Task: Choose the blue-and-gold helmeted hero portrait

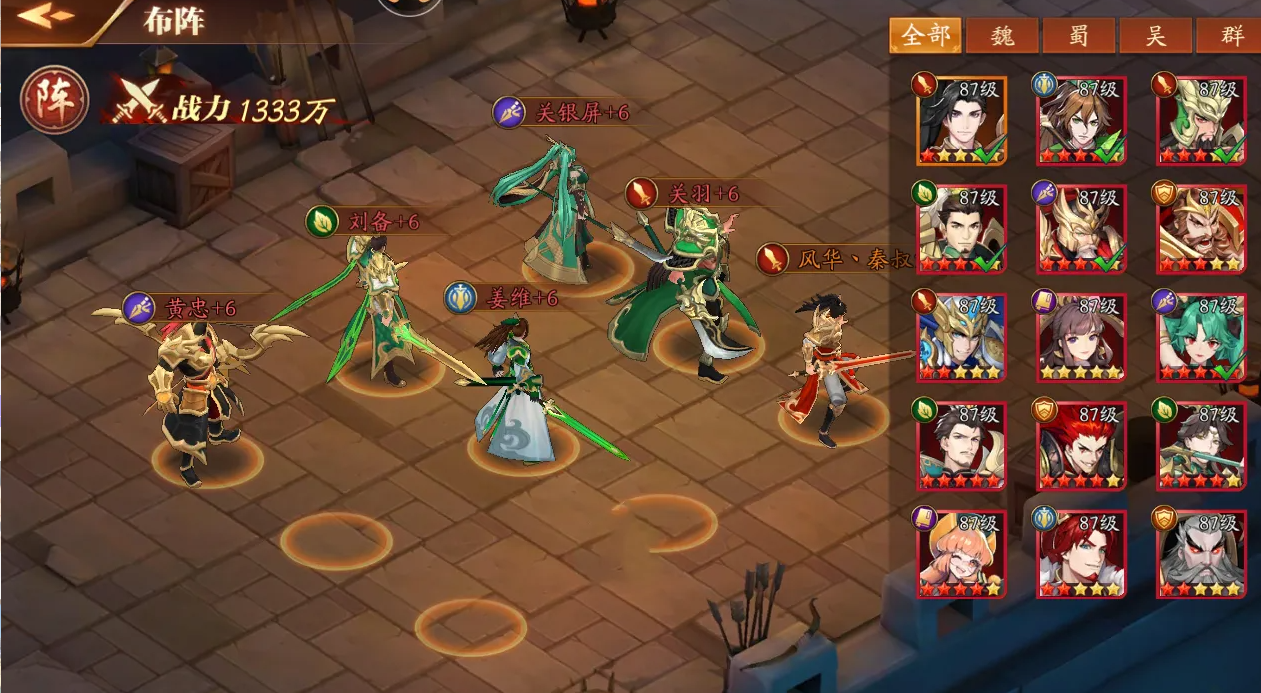Action: pos(961,336)
